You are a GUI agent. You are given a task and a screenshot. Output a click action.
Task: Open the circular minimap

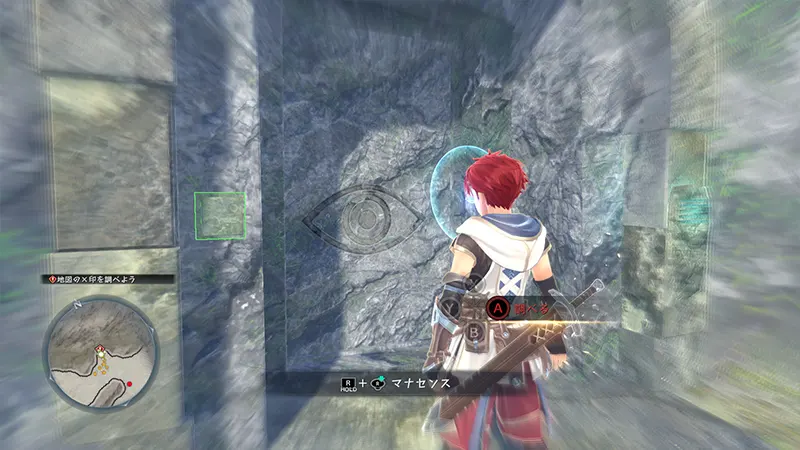[102, 351]
